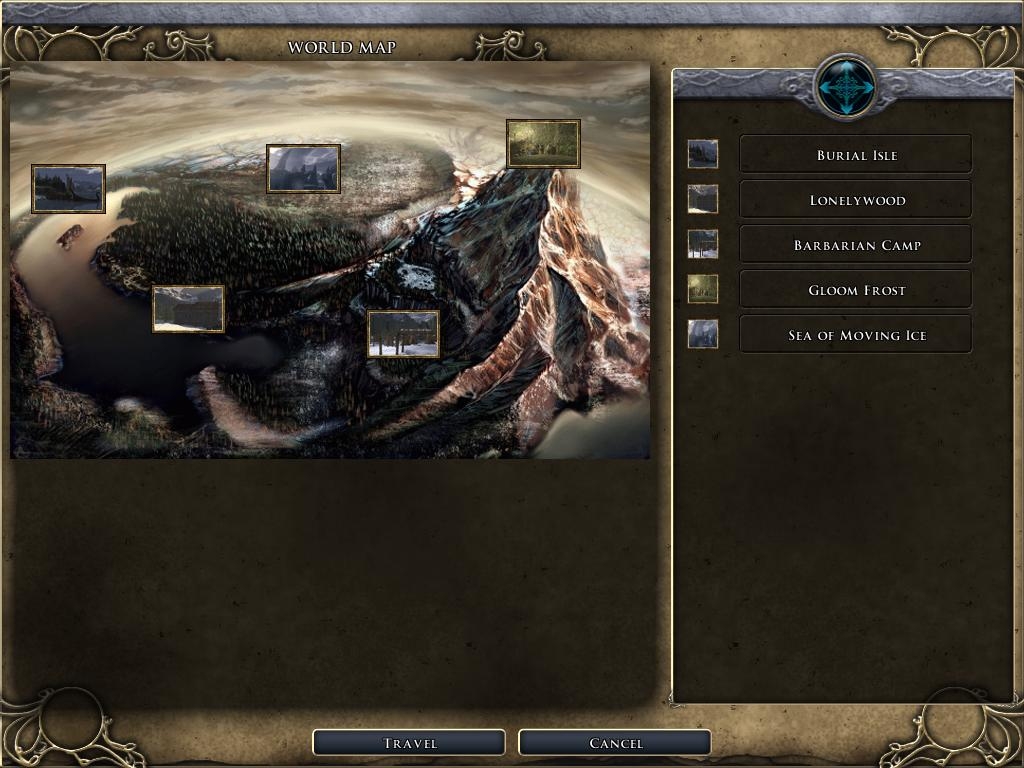Choose the Lonelywood cabin marker on the map
The width and height of the screenshot is (1024, 768).
click(188, 308)
